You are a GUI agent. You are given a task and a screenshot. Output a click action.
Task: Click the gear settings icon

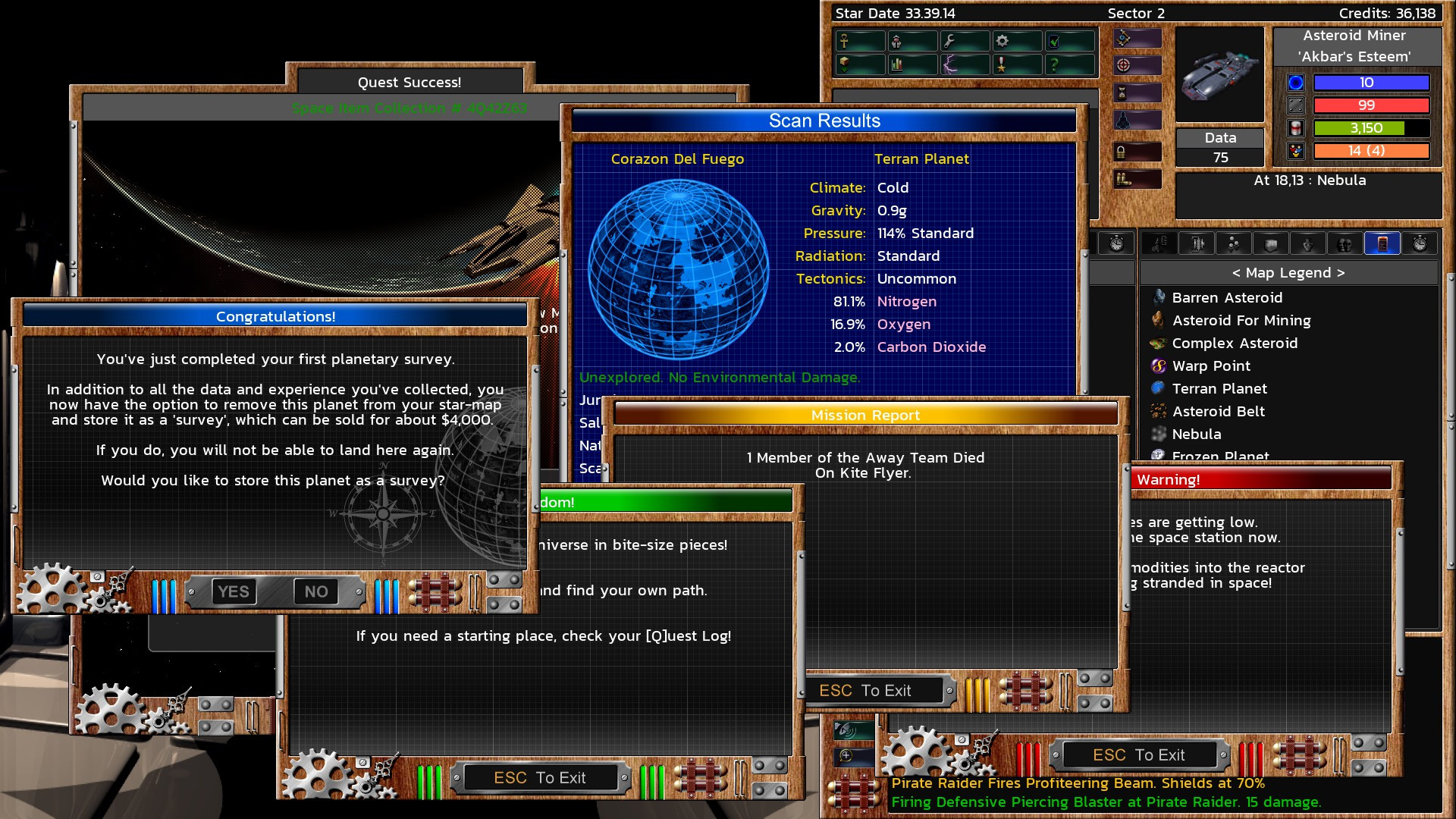(1001, 42)
